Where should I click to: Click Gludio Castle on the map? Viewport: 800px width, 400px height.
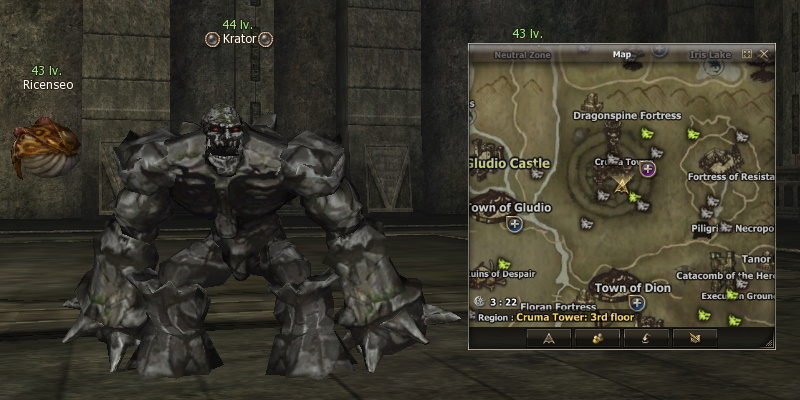point(510,162)
